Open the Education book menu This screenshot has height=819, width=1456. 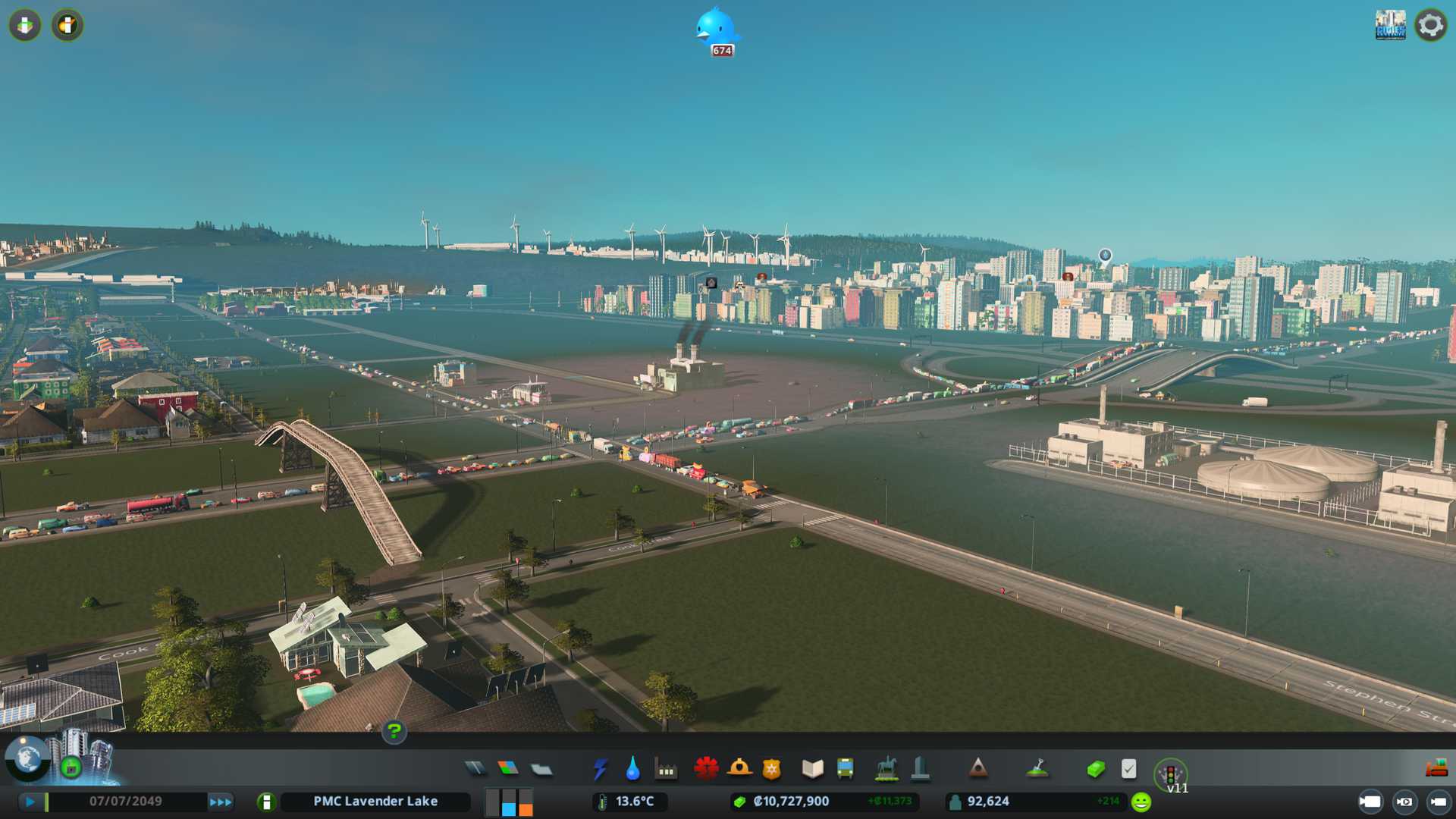click(x=812, y=769)
